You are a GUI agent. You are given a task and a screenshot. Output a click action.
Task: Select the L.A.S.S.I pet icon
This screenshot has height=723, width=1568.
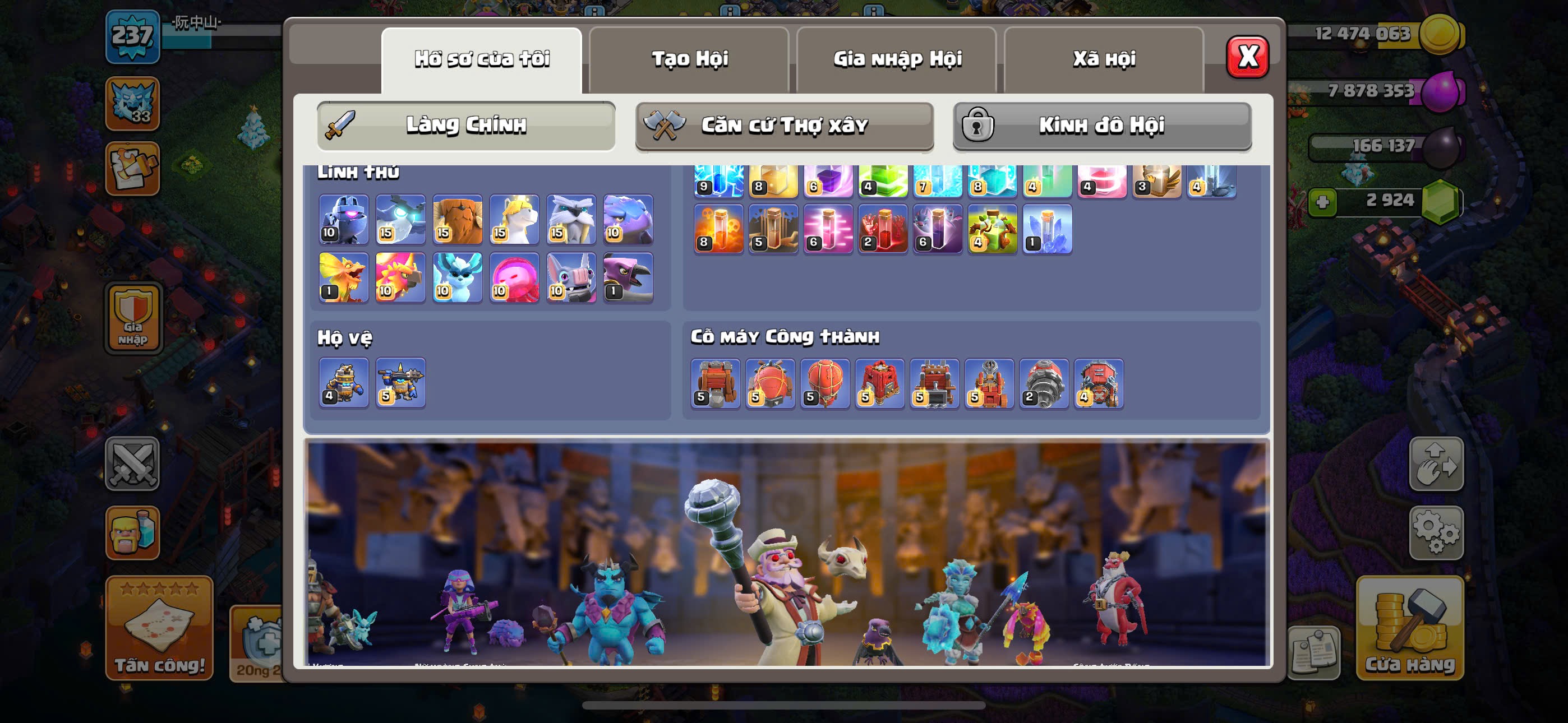click(x=344, y=219)
